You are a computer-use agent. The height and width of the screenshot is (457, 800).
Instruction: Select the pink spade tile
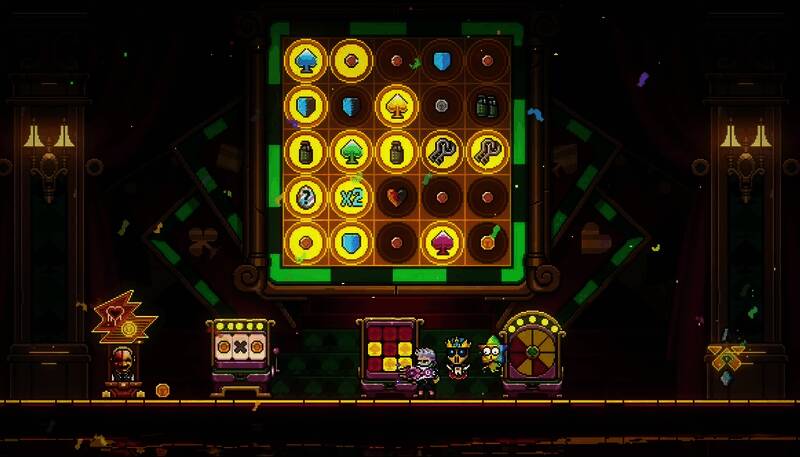tap(442, 241)
